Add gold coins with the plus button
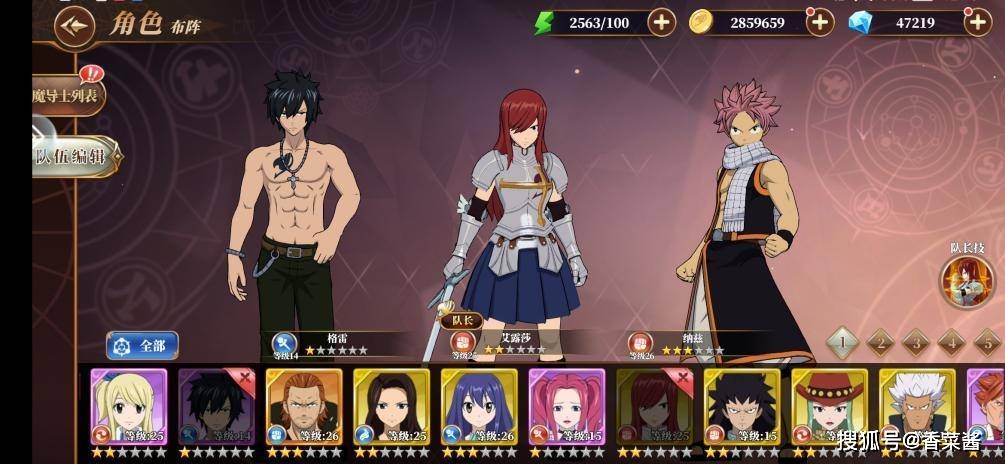This screenshot has height=464, width=1005. pos(820,22)
